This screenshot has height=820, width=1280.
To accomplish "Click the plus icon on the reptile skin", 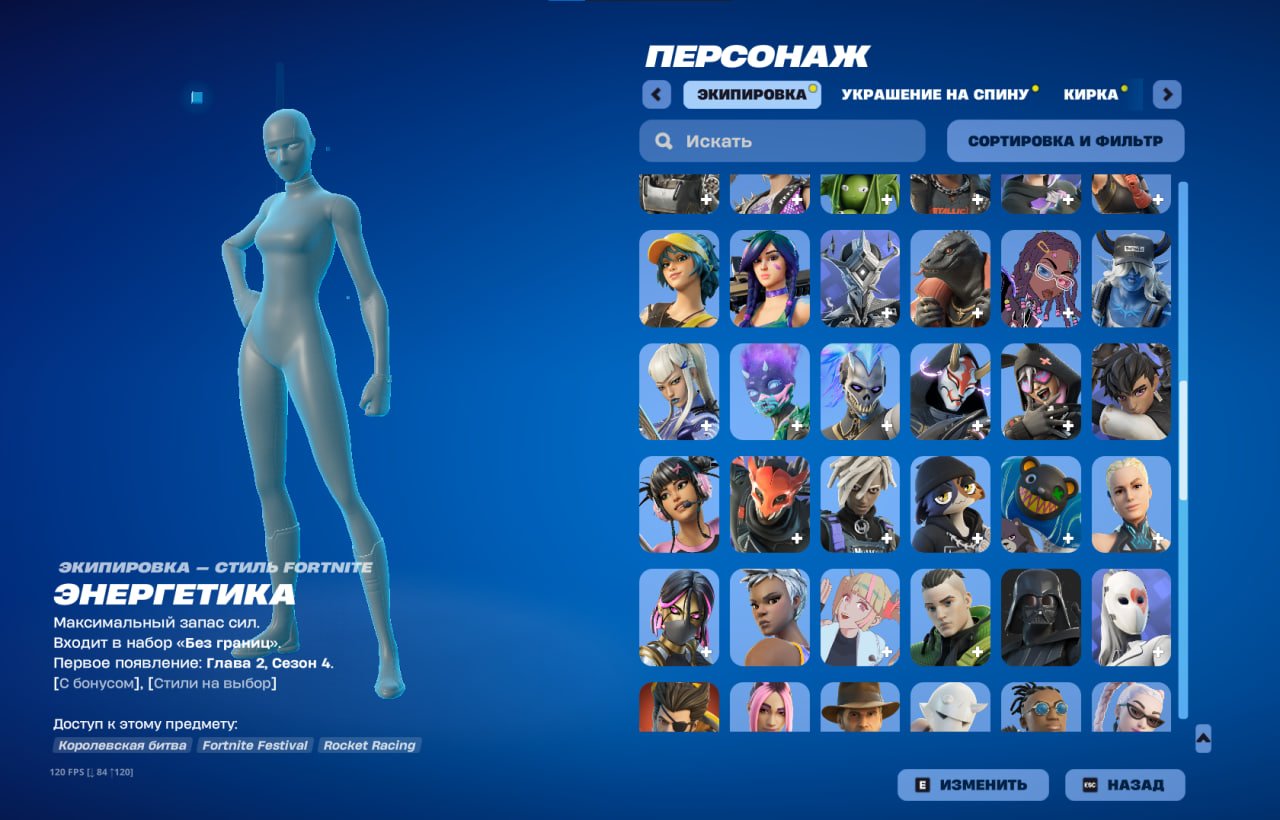I will (977, 311).
